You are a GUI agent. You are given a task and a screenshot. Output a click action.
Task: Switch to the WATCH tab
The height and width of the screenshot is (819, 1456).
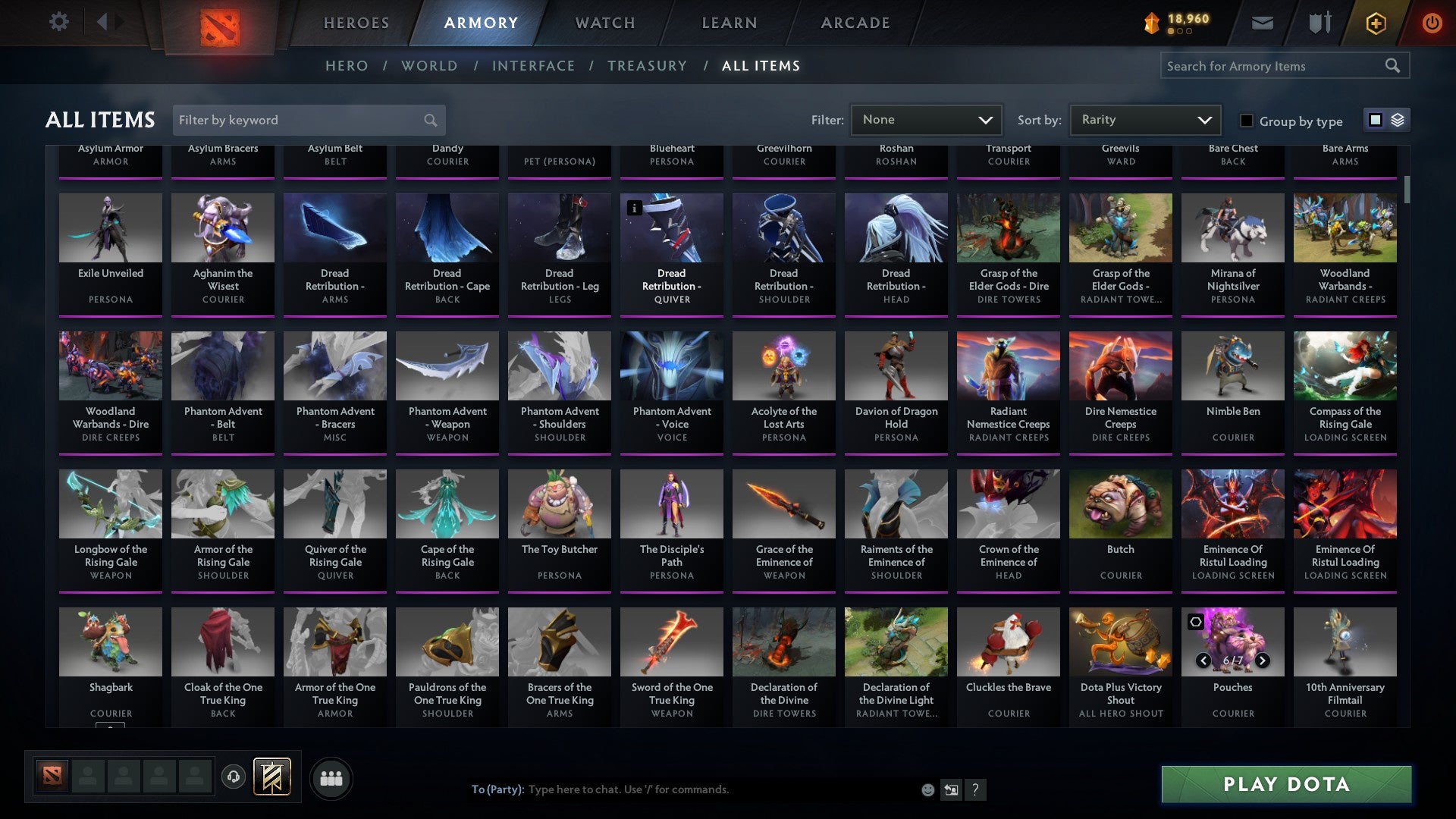(x=604, y=23)
